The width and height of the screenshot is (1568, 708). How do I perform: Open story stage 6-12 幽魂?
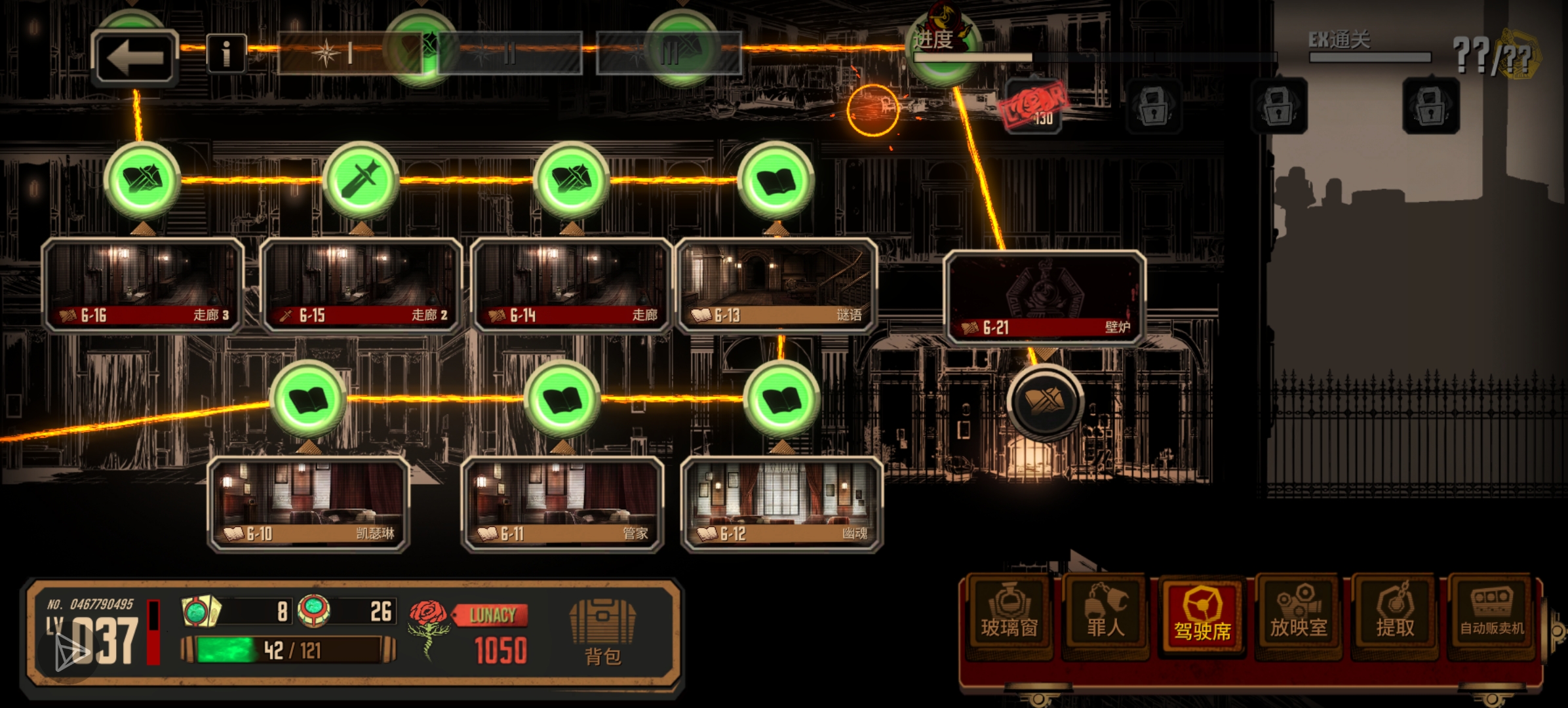point(782,503)
